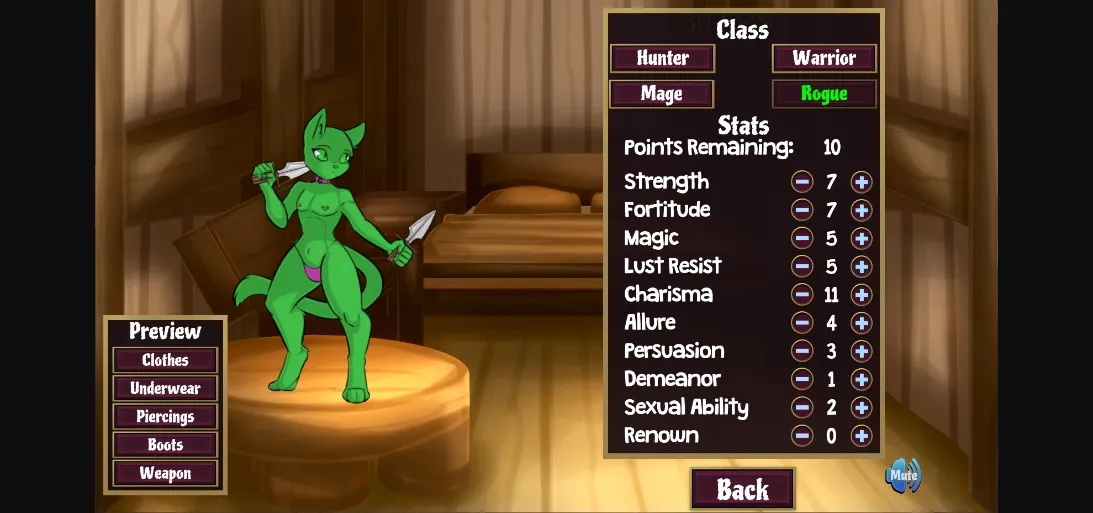
Task: Add a point to Demeanor
Action: [861, 379]
